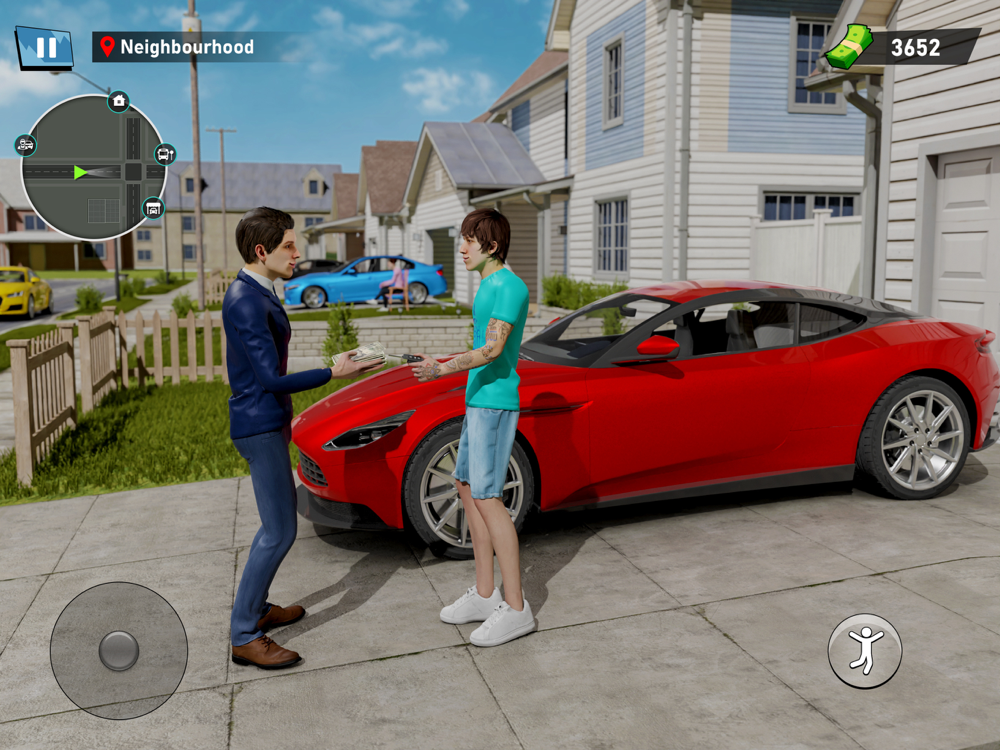Select the house marker on the minimap
Image resolution: width=1000 pixels, height=750 pixels.
119,101
